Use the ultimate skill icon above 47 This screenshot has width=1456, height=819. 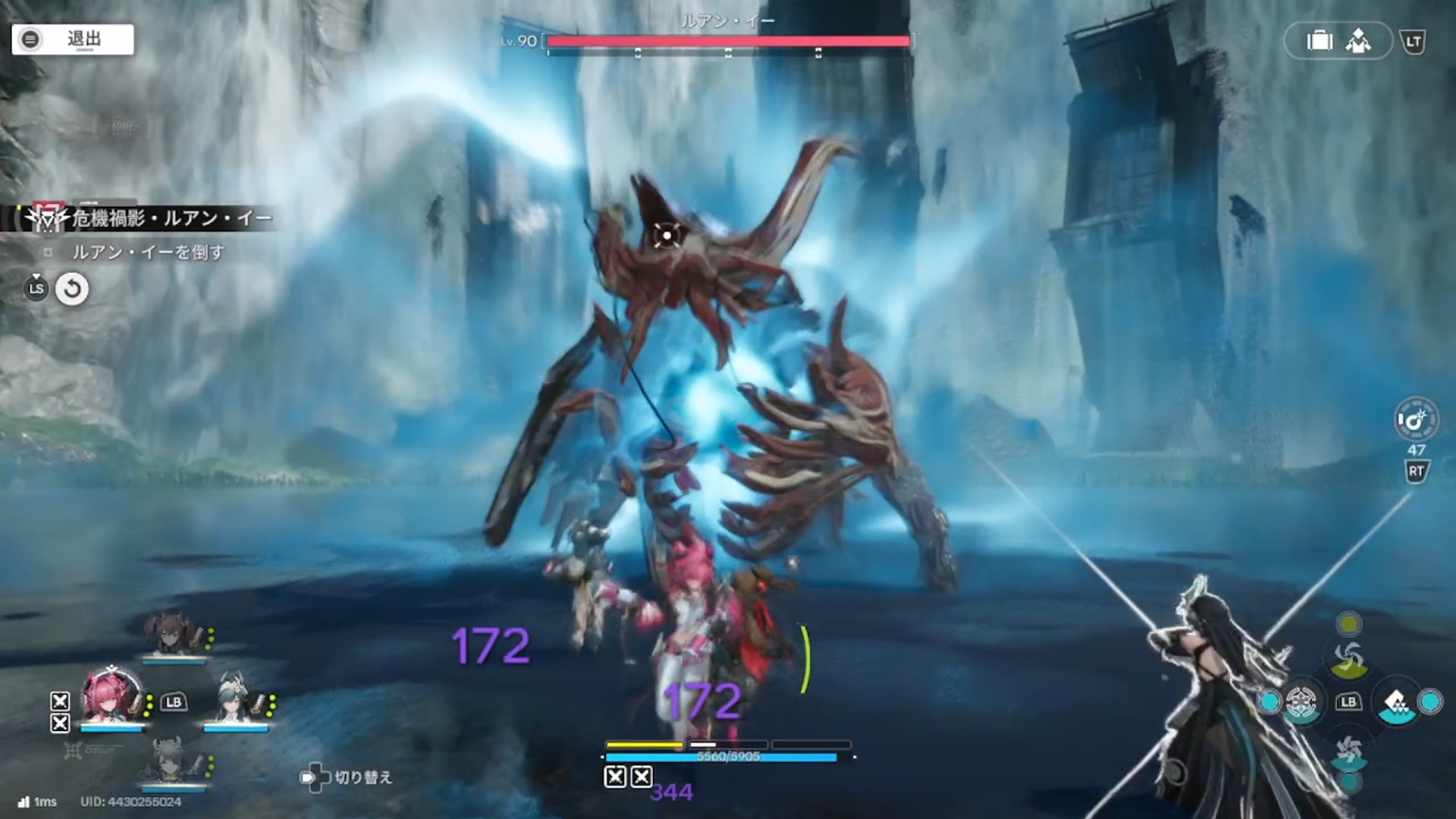coord(1416,419)
